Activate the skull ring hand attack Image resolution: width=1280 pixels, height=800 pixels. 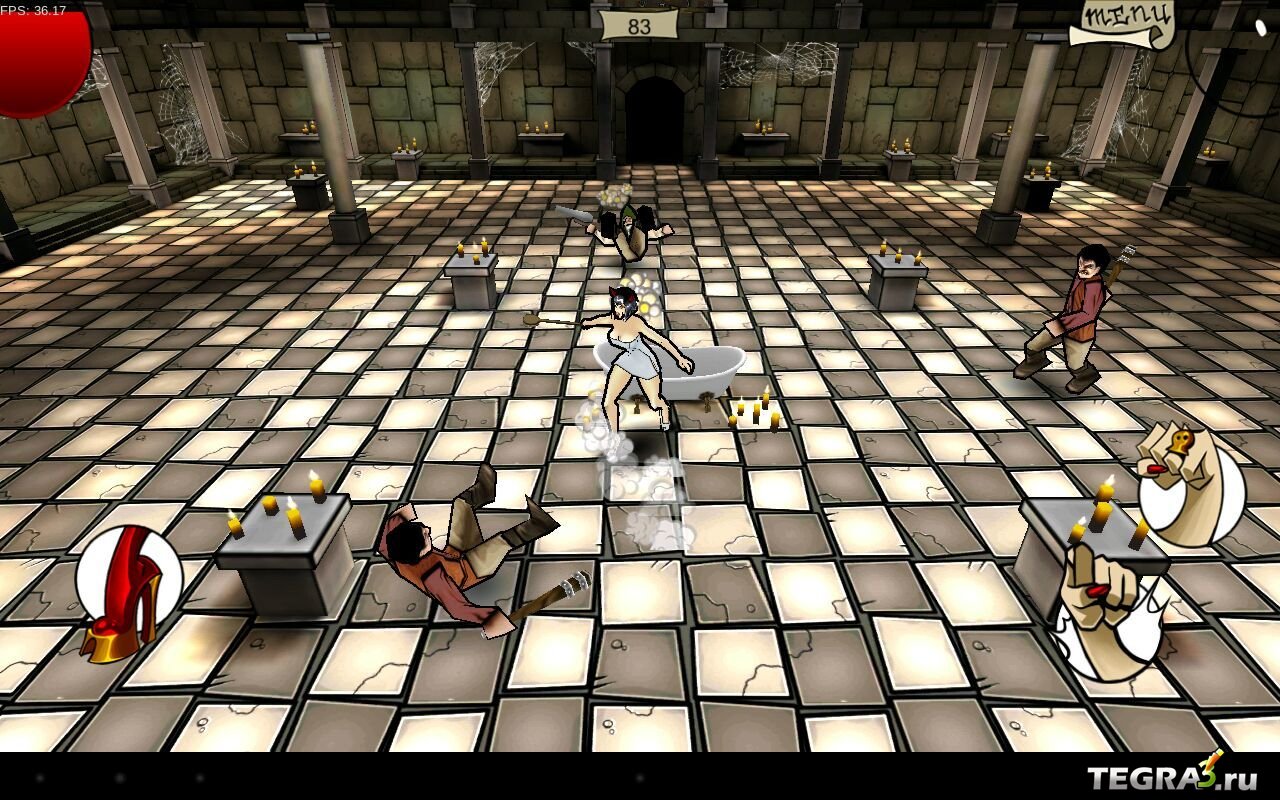(x=1190, y=484)
